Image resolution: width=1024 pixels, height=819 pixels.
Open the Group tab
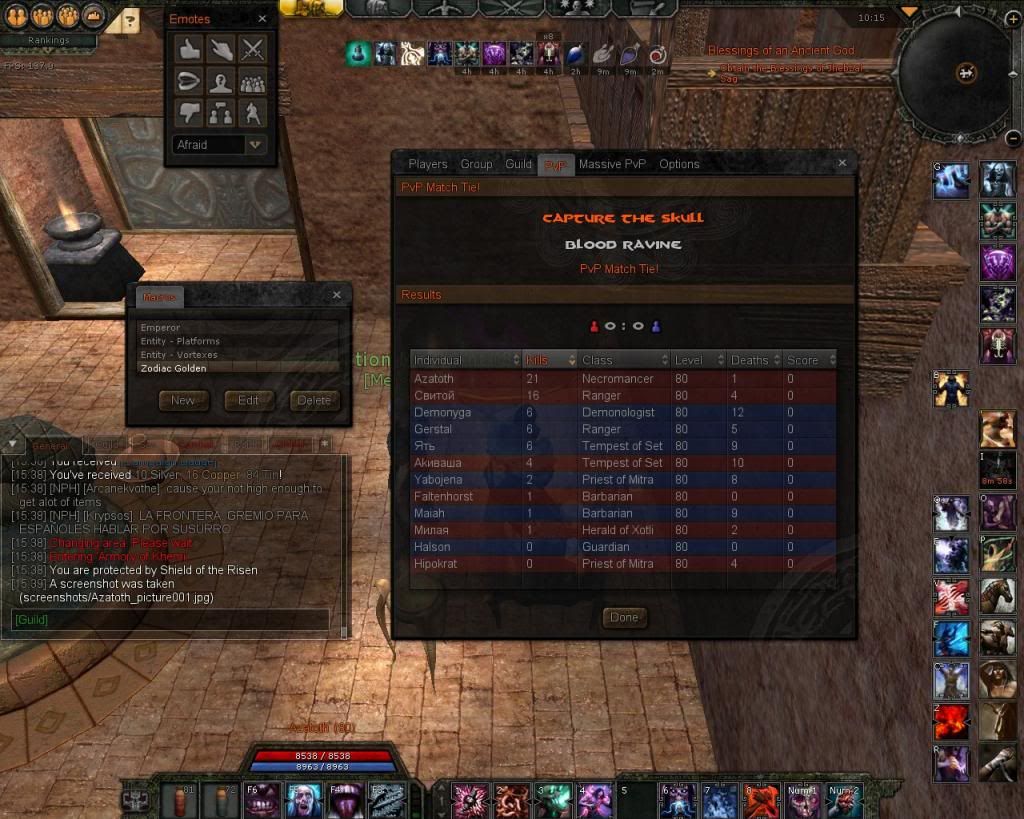(476, 164)
